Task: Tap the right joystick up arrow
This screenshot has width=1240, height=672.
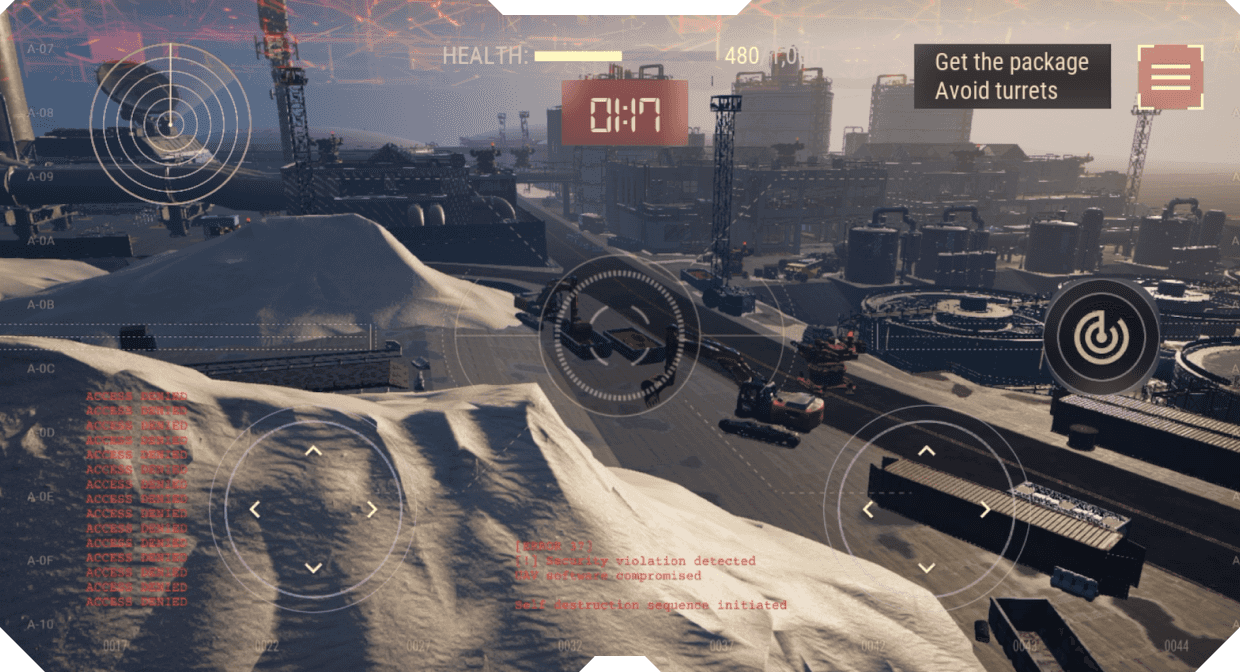Action: (926, 451)
